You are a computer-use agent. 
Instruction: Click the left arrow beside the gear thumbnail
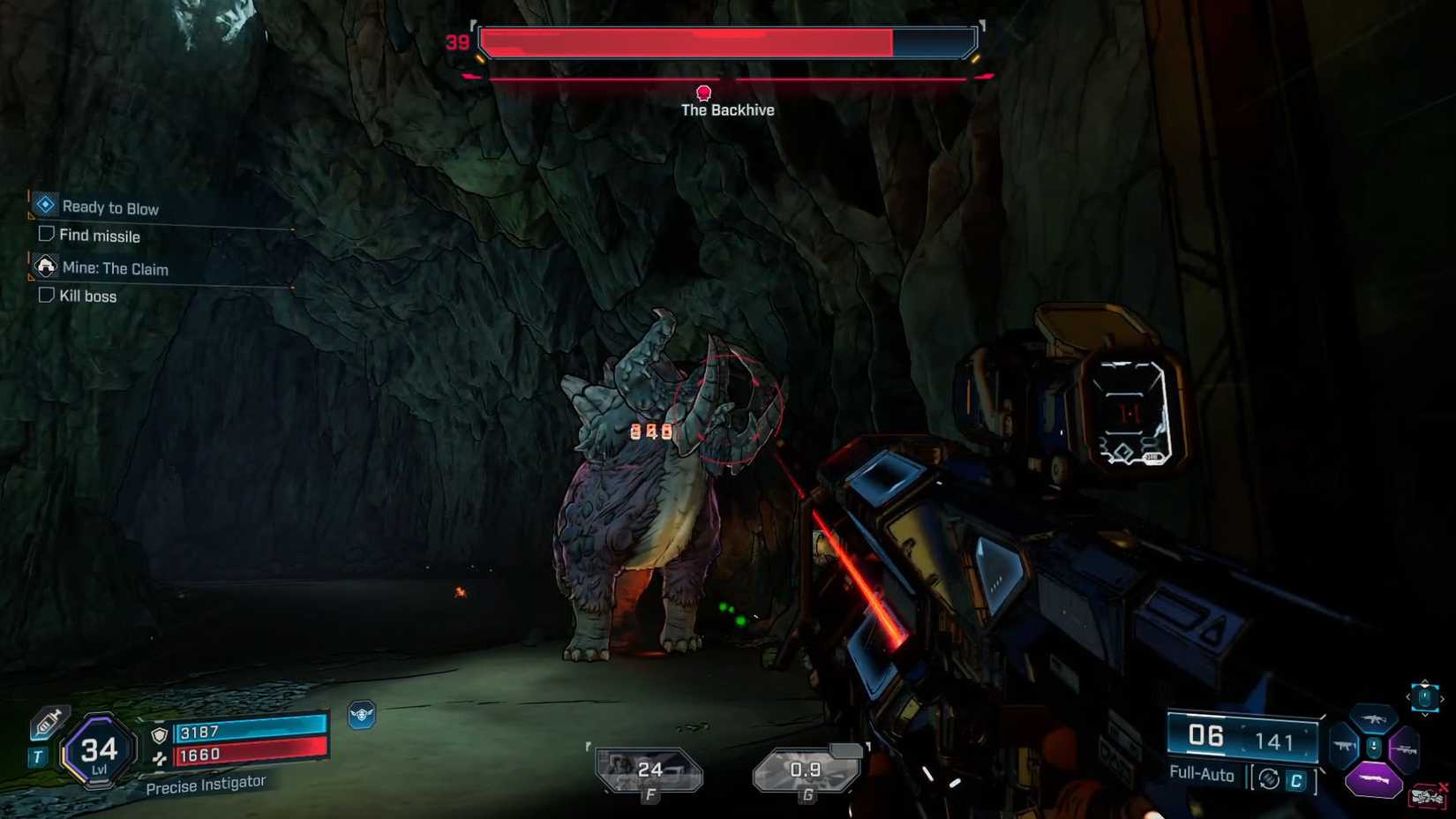point(1408,696)
